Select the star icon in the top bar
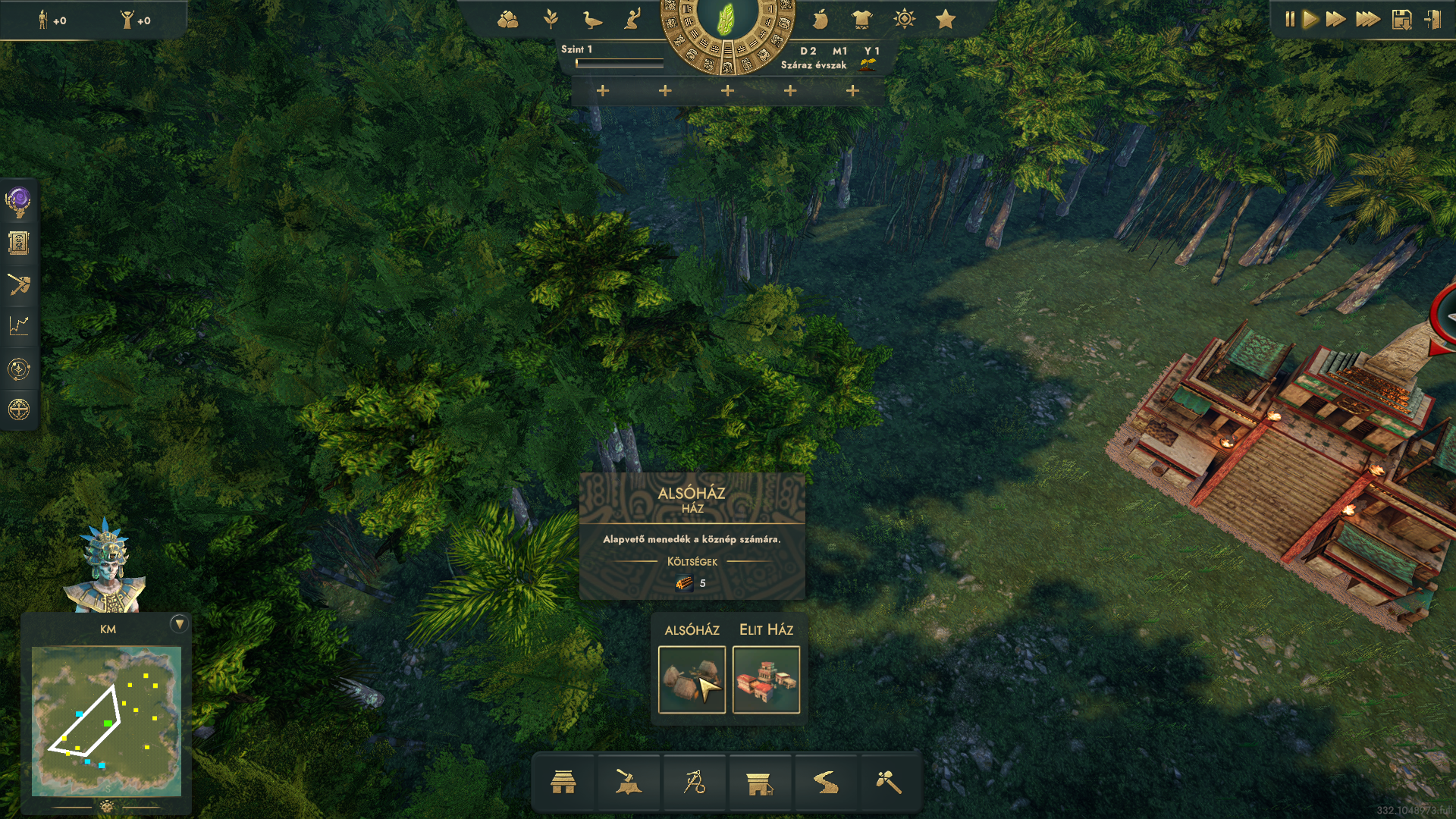This screenshot has width=1456, height=819. point(945,20)
